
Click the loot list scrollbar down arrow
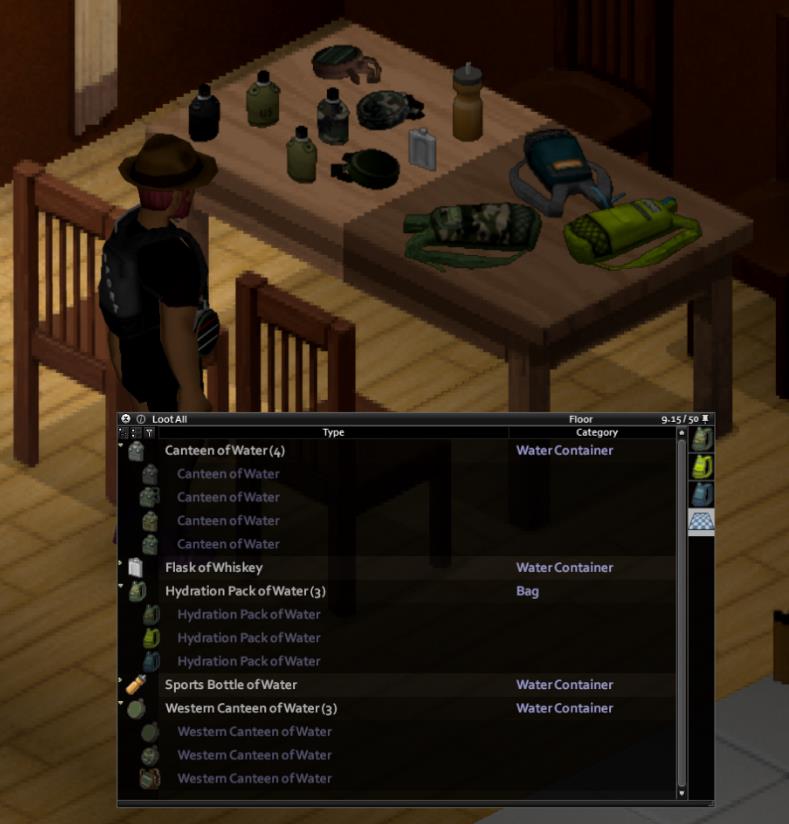(683, 793)
